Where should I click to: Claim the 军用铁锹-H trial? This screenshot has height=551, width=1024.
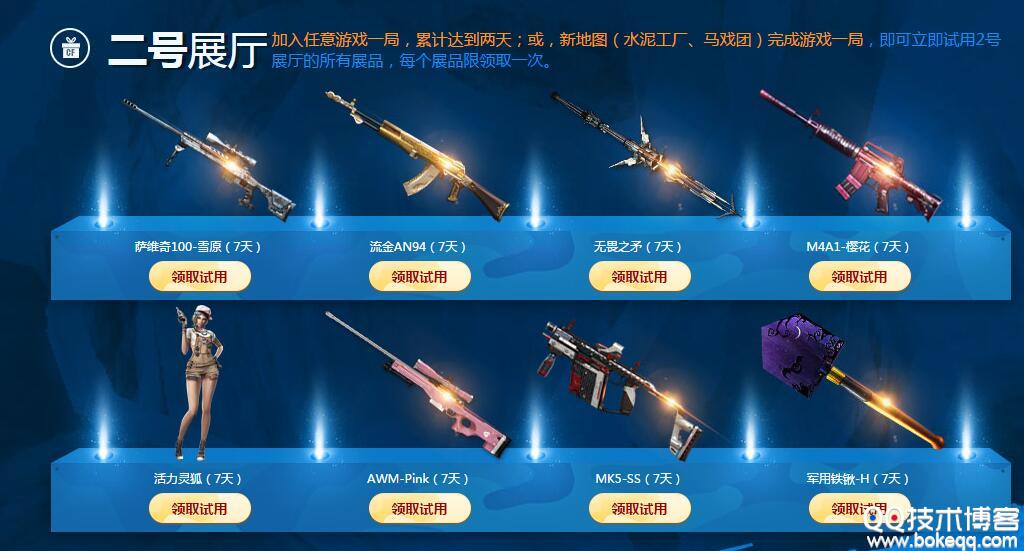click(x=857, y=509)
